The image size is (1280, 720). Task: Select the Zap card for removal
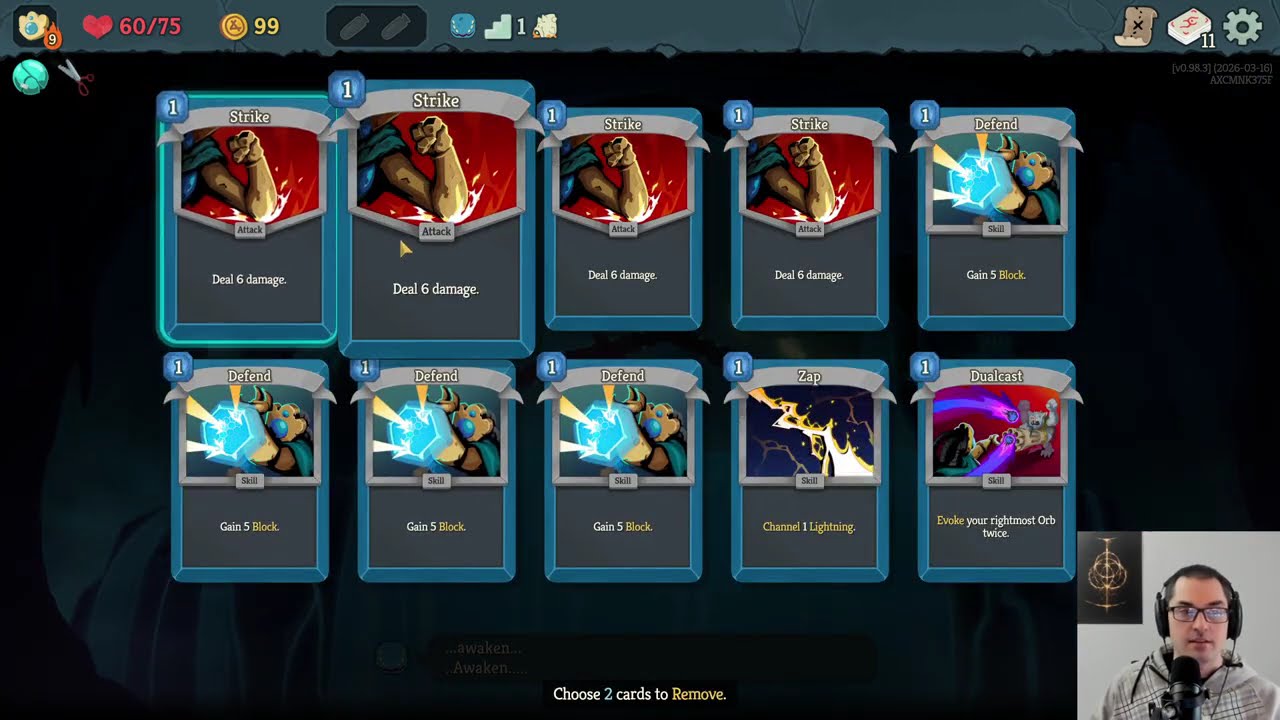(809, 470)
